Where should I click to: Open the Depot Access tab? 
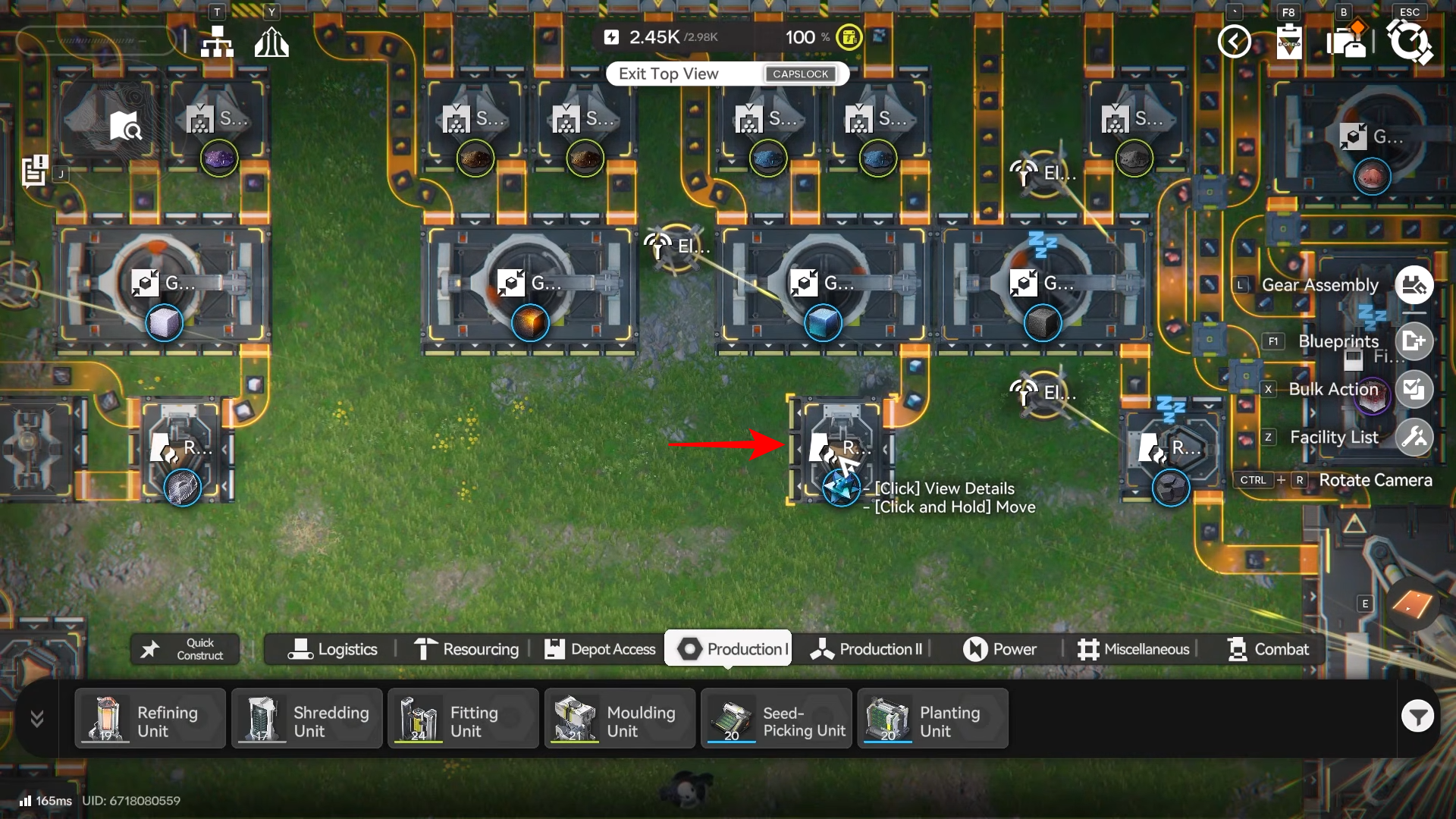(600, 649)
